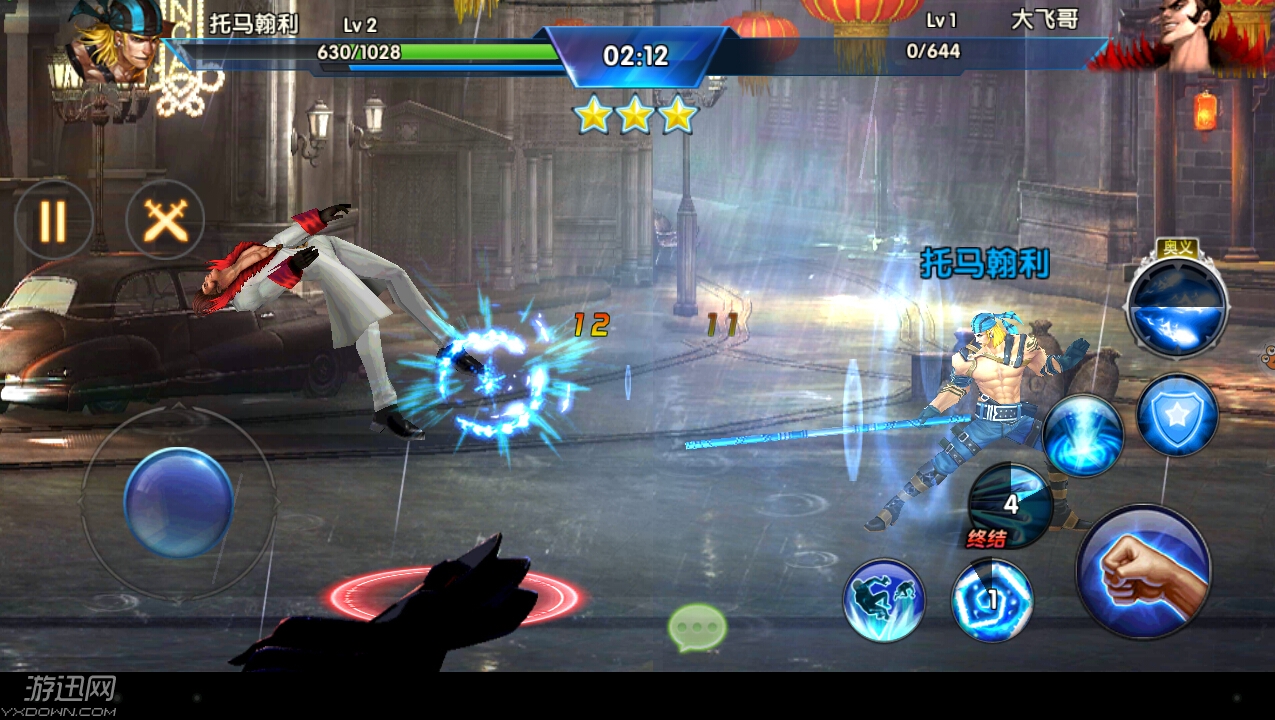Viewport: 1275px width, 720px height.
Task: Use the flying kick dash skill
Action: coord(884,600)
